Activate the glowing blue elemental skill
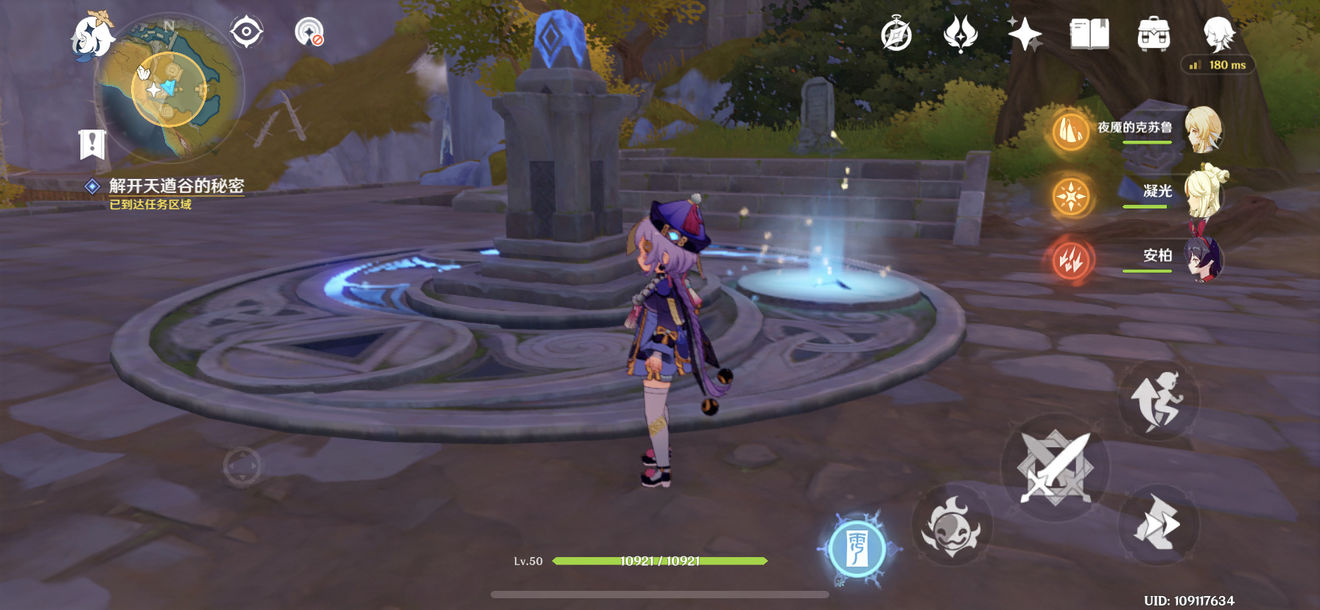The height and width of the screenshot is (610, 1320). 857,551
